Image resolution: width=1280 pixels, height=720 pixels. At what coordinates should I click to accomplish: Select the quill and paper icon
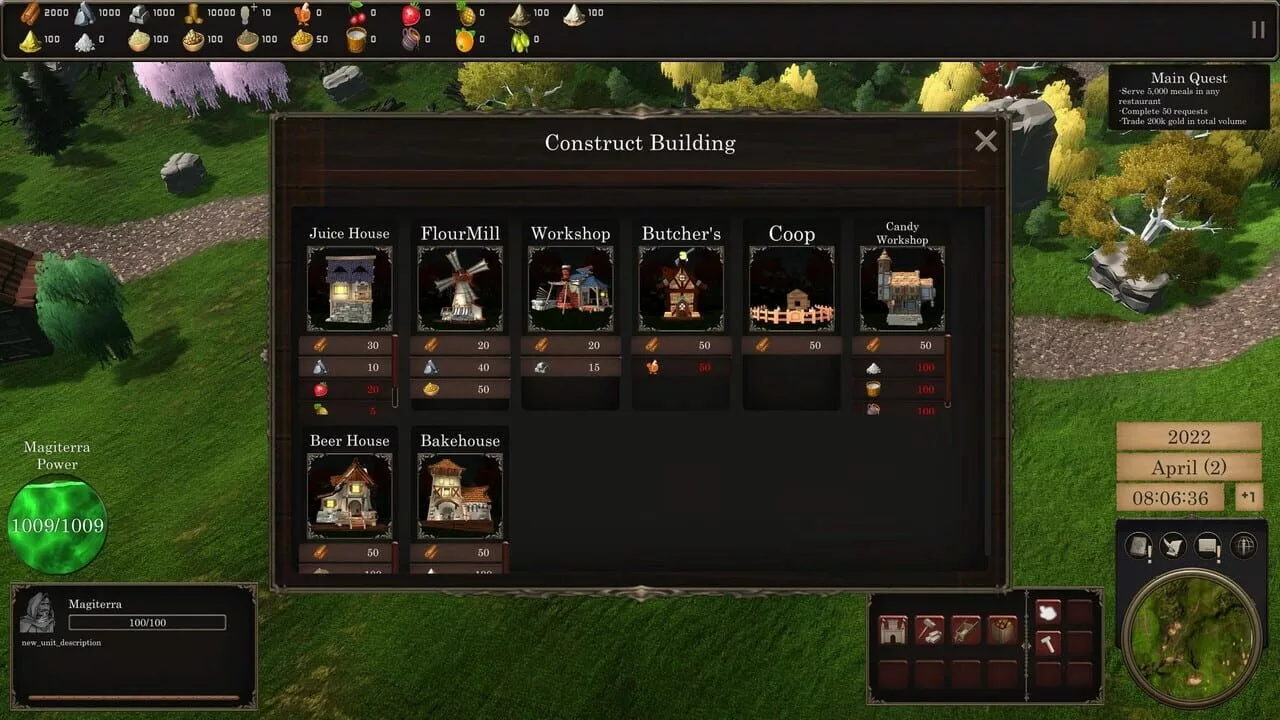1174,546
